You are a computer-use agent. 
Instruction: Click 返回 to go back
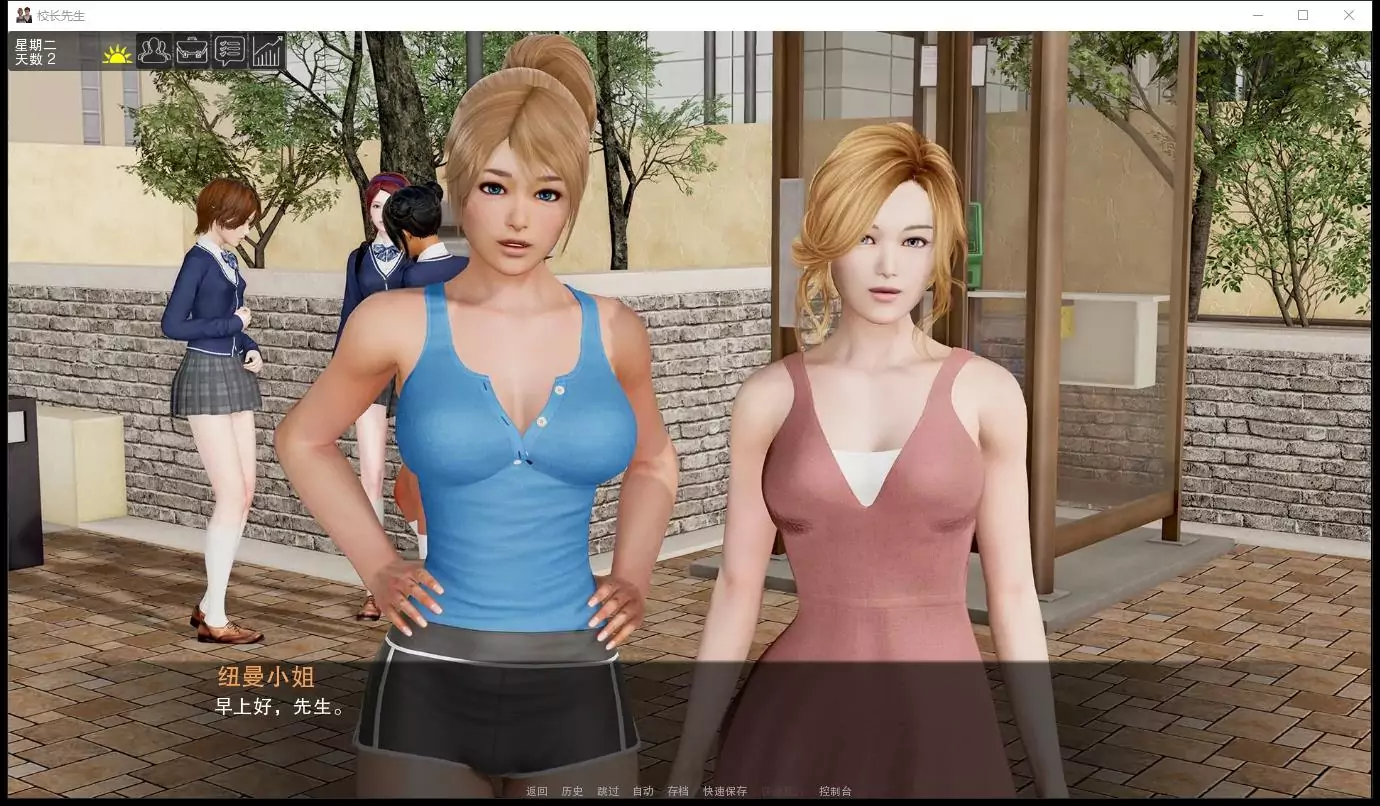536,790
